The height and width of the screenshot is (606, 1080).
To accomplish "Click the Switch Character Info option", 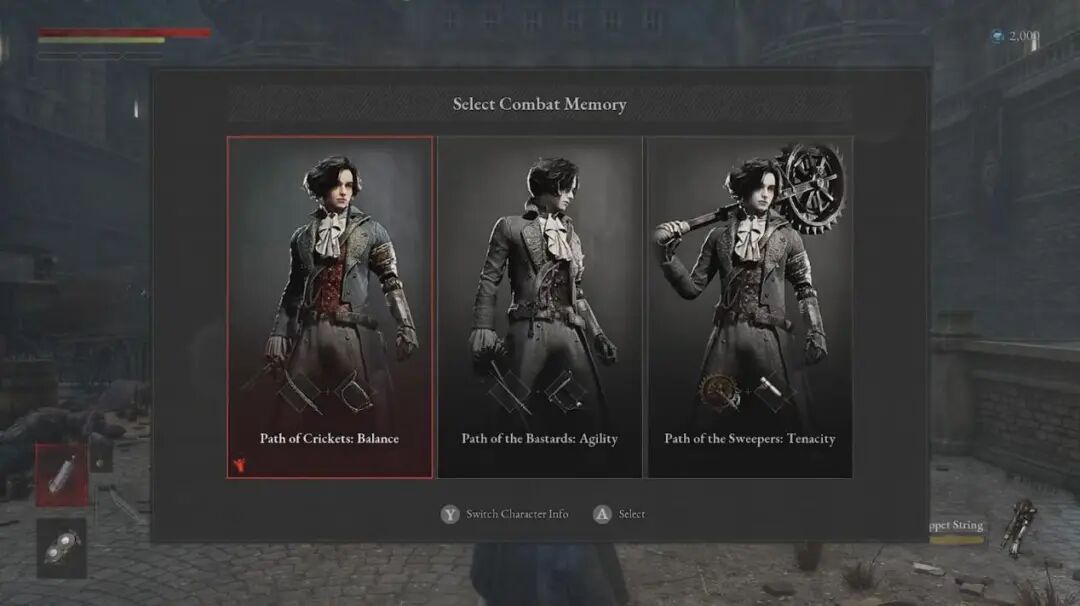I will (x=506, y=514).
